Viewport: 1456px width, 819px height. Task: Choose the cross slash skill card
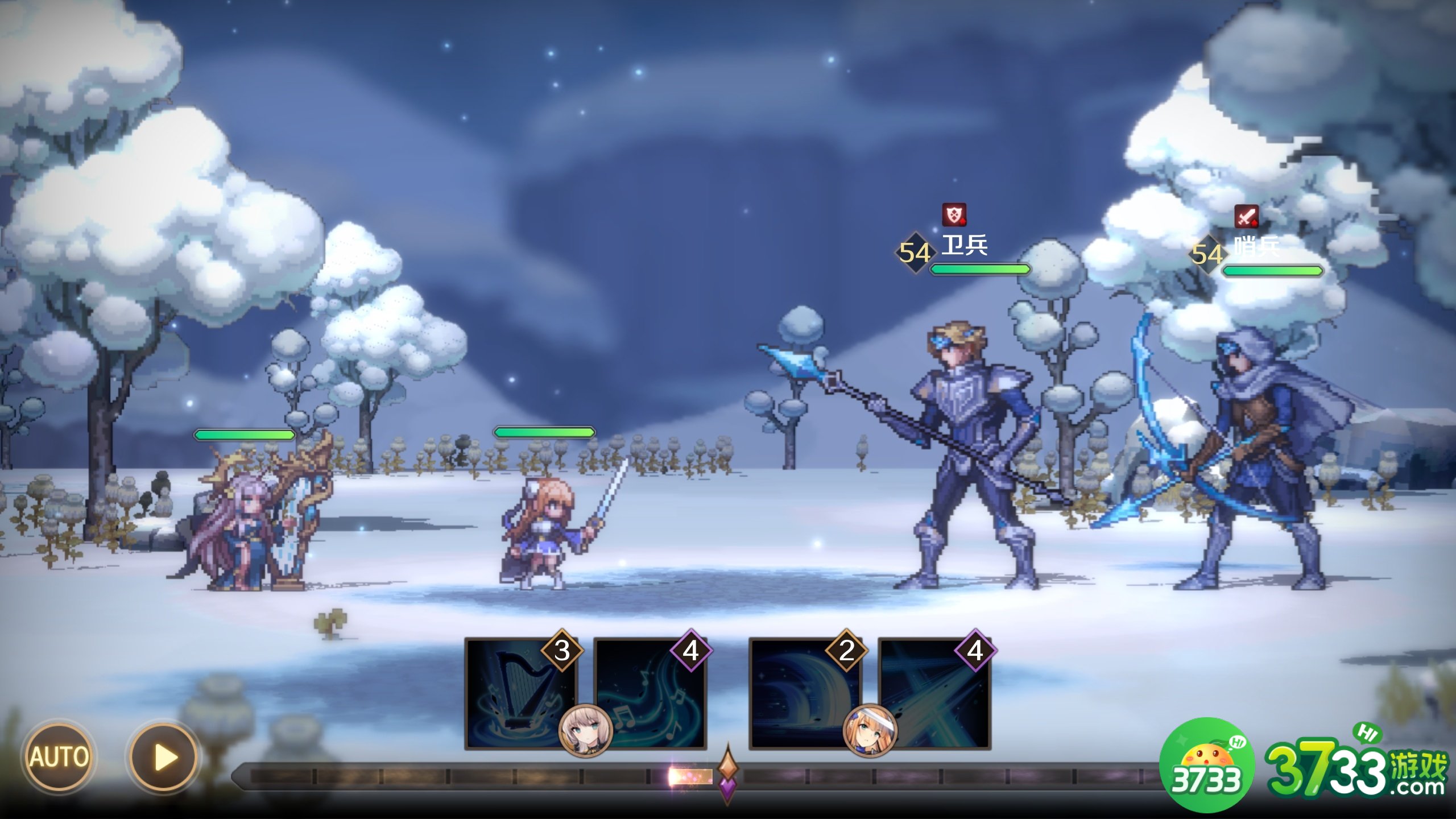coord(934,693)
